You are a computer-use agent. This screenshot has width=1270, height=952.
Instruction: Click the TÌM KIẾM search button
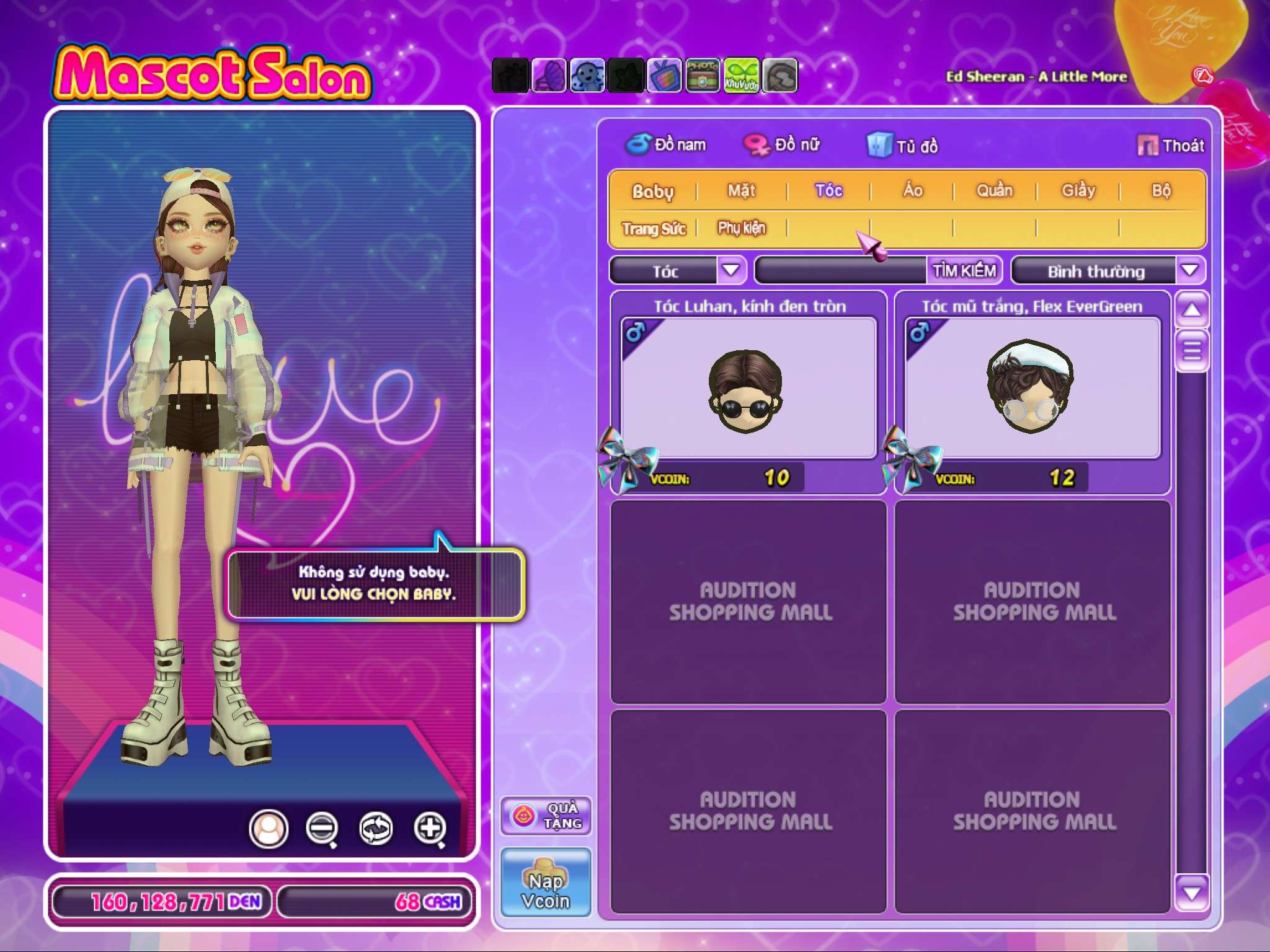964,271
